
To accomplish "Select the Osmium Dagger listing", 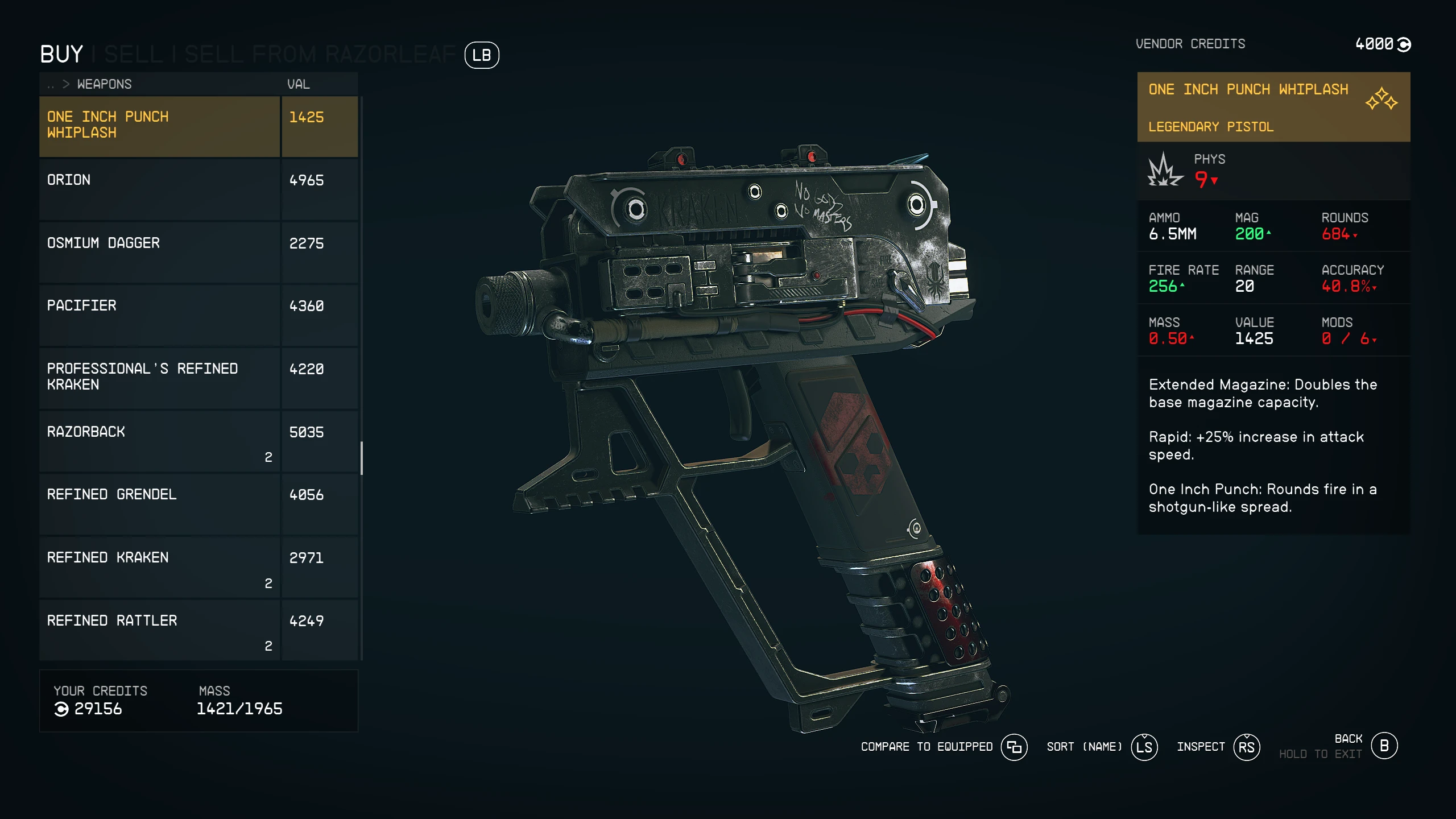I will (x=159, y=252).
